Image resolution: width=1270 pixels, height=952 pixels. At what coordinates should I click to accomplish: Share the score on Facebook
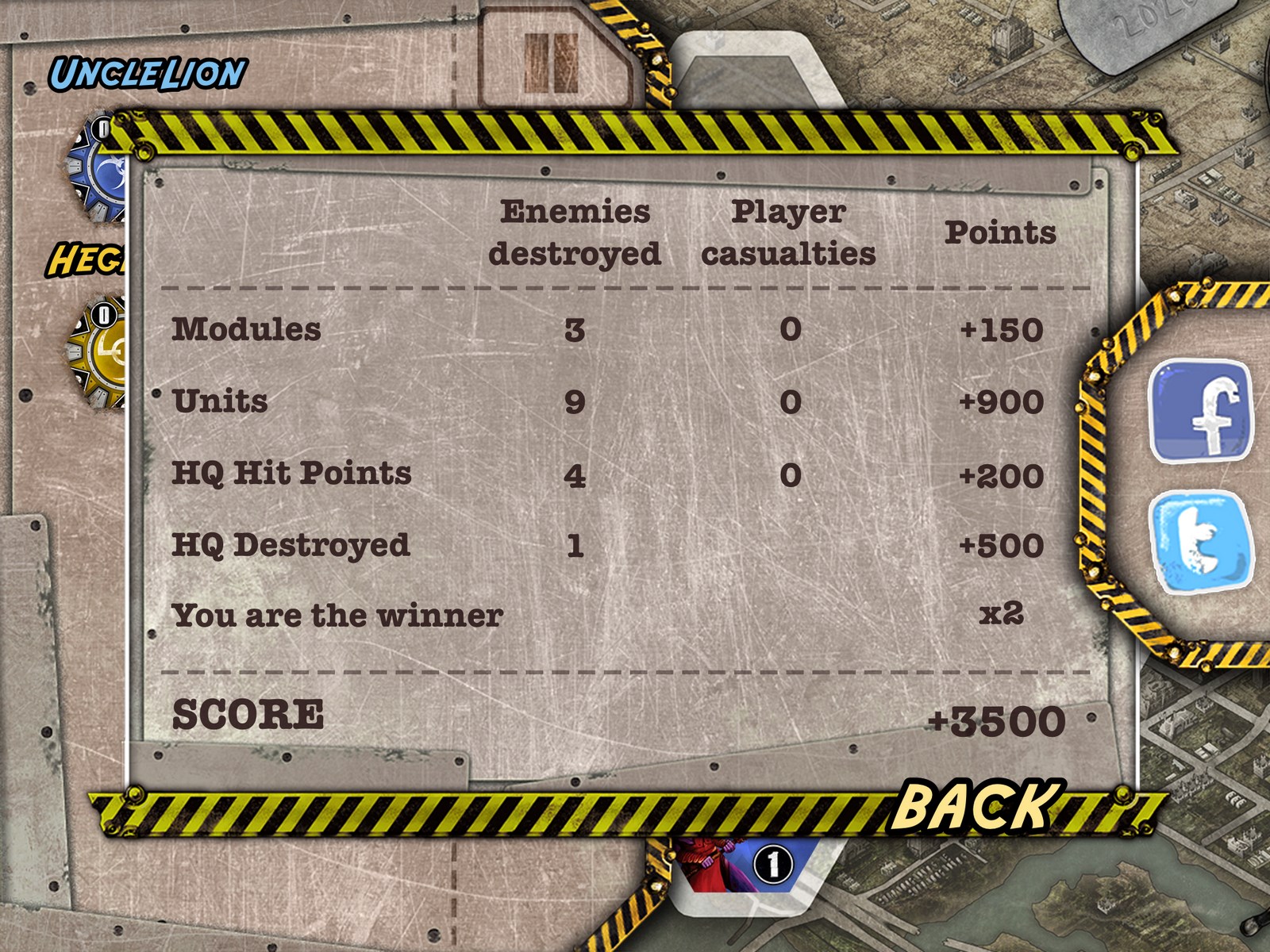(1202, 410)
